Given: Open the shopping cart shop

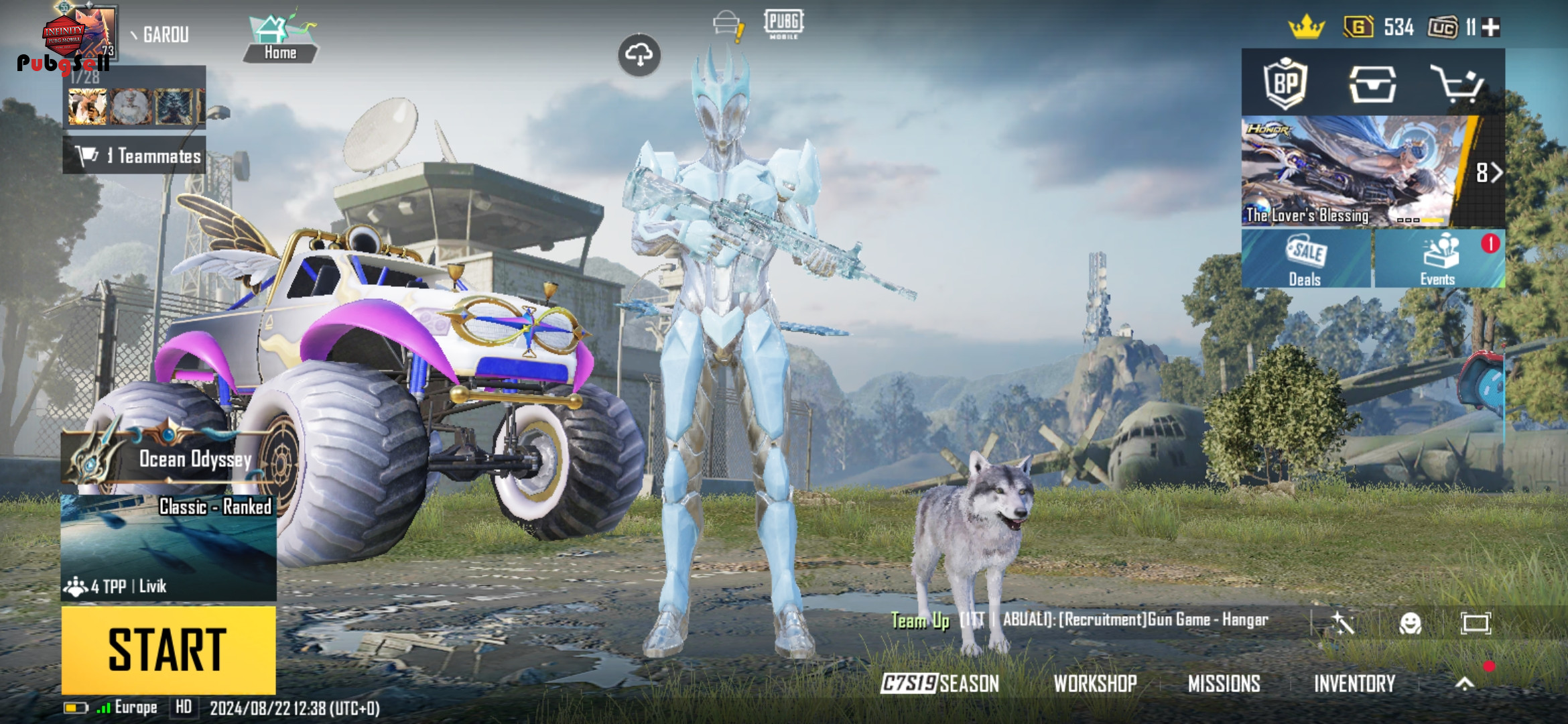Looking at the screenshot, I should [1457, 84].
